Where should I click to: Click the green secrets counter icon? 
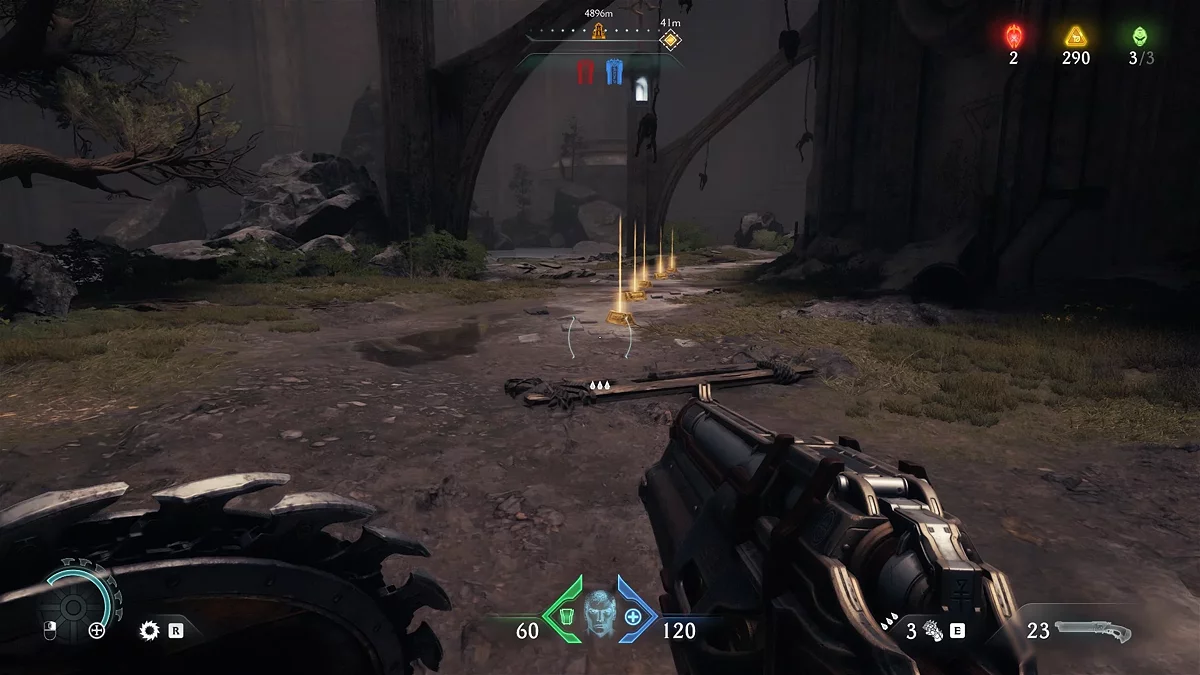(x=1140, y=37)
